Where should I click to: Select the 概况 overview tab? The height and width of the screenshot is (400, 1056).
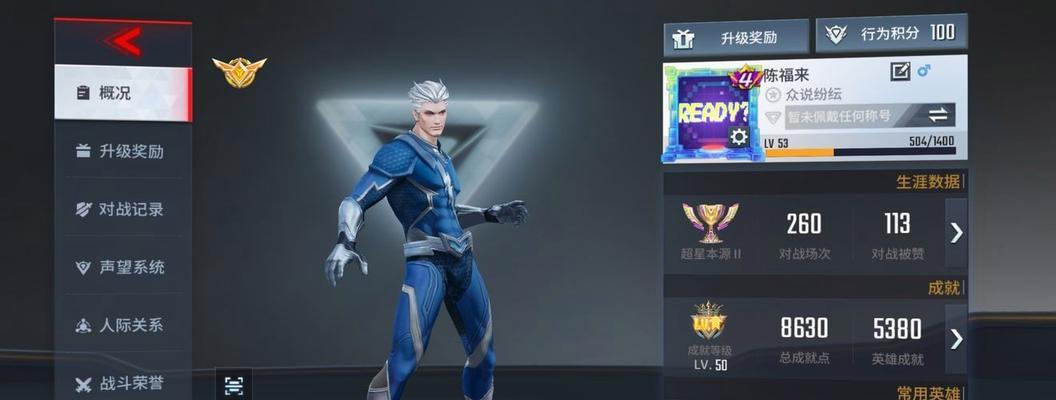[122, 93]
